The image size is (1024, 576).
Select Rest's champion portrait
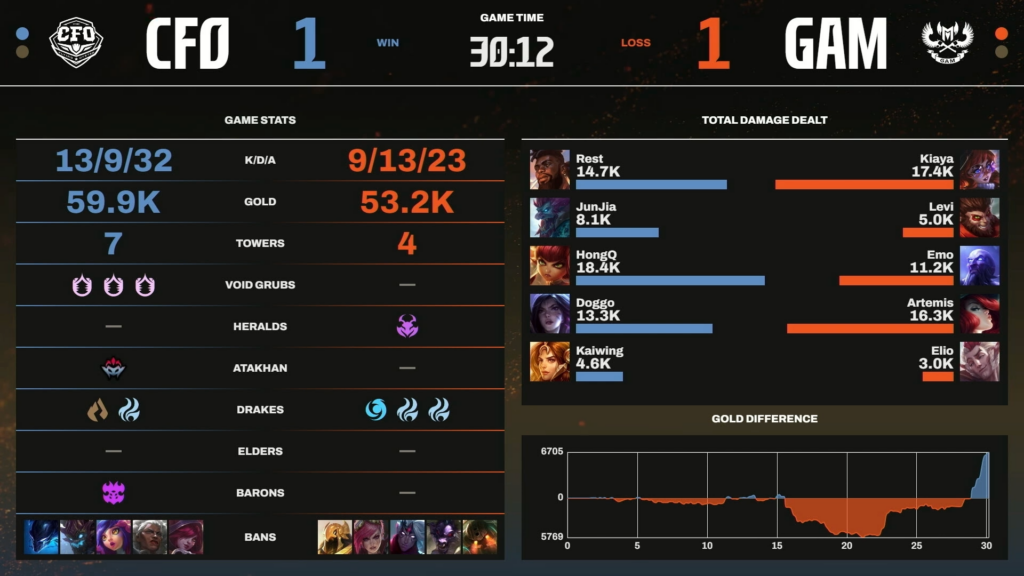pyautogui.click(x=550, y=170)
